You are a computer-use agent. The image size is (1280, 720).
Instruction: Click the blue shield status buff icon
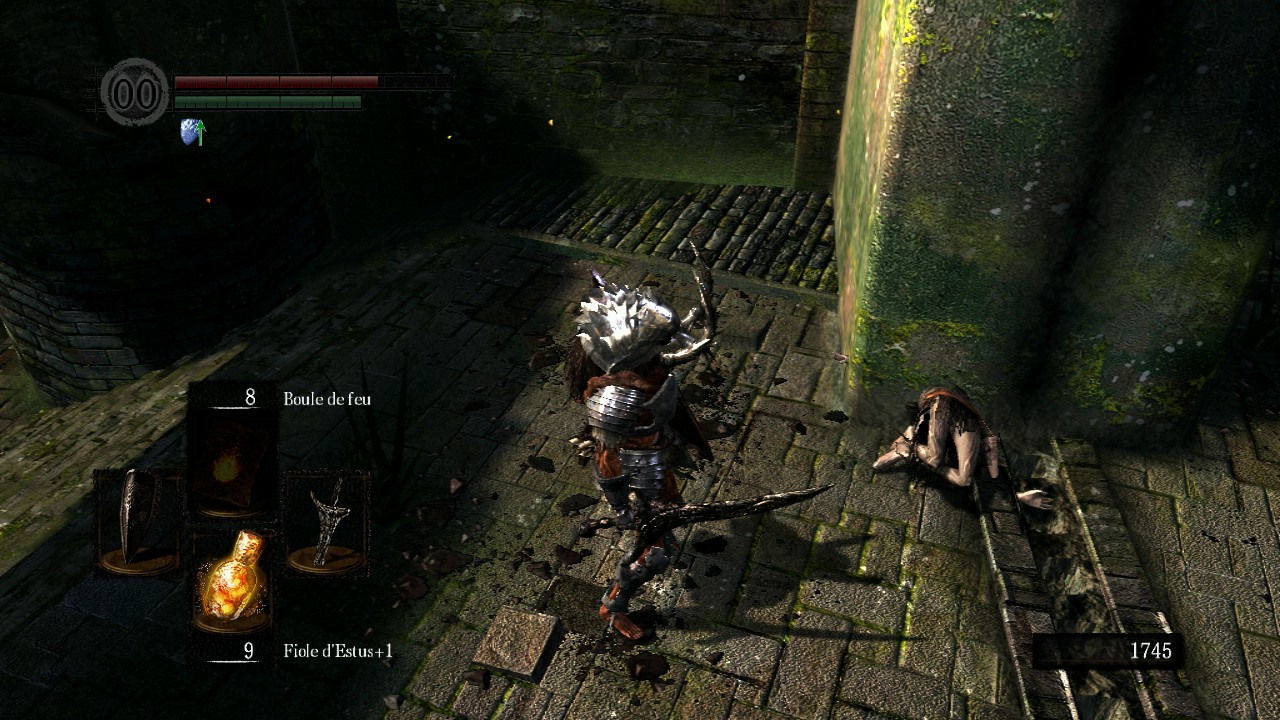[x=192, y=131]
